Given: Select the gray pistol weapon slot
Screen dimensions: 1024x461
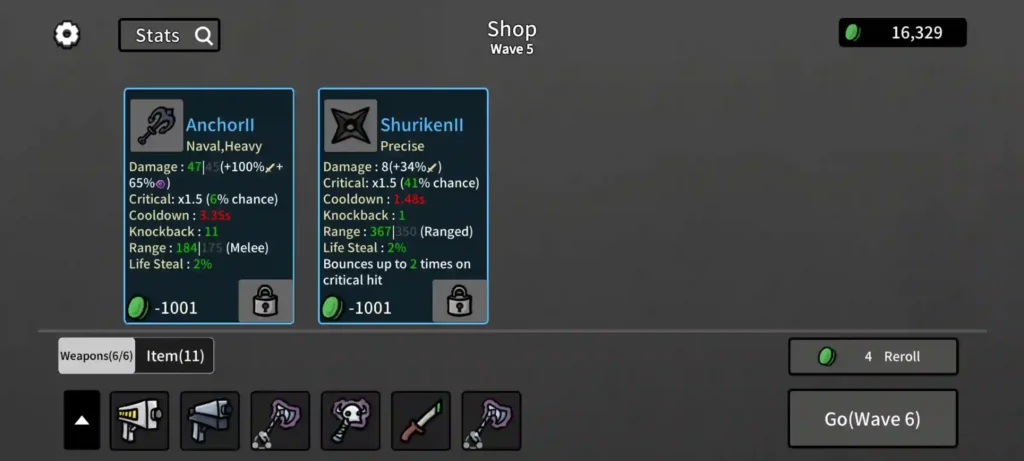Looking at the screenshot, I should [209, 420].
